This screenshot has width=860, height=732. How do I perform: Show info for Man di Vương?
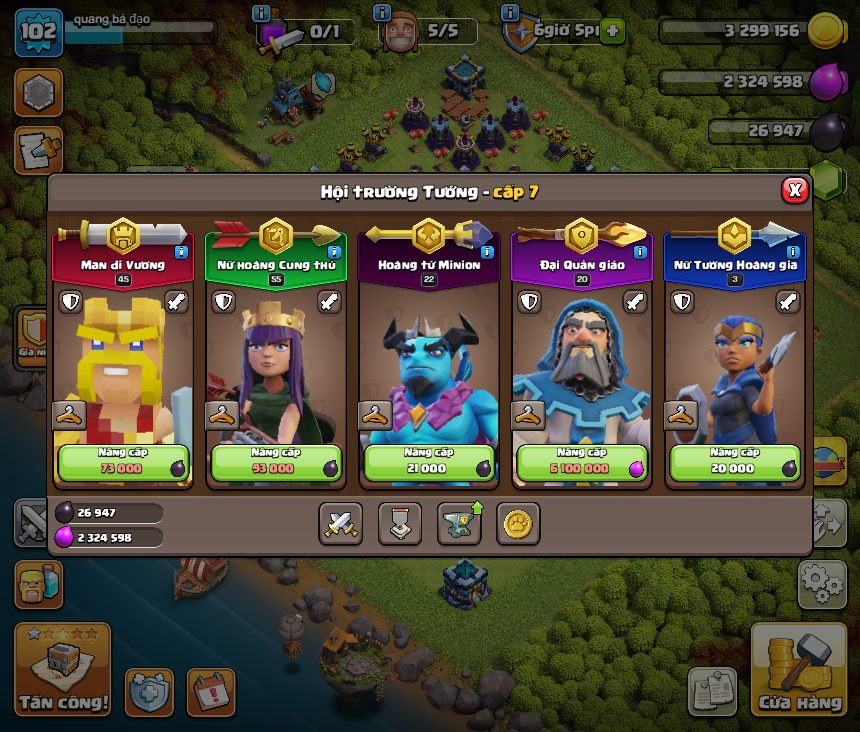point(182,252)
